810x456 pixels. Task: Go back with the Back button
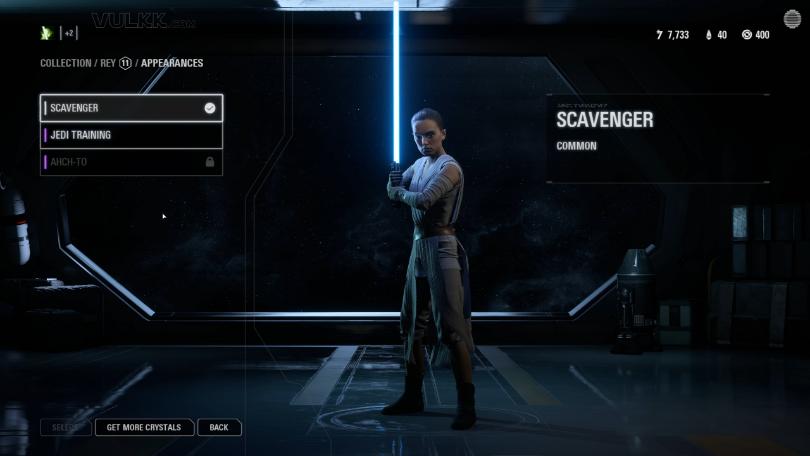pos(219,427)
